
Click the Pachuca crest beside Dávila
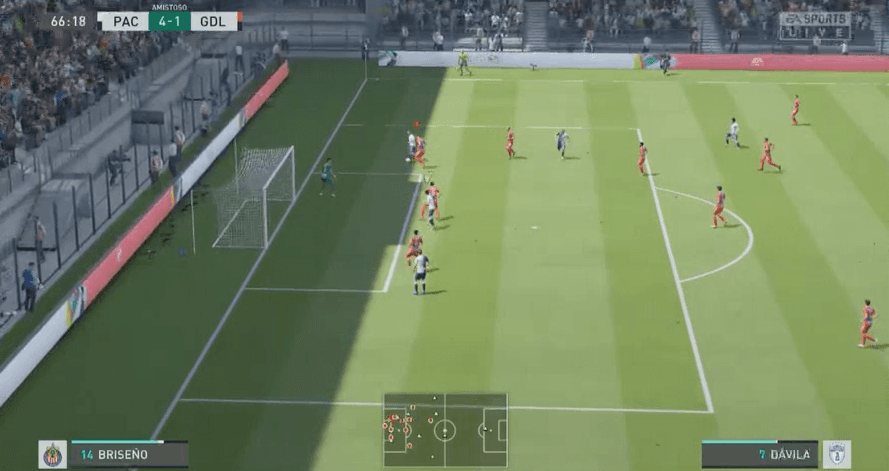[837, 455]
